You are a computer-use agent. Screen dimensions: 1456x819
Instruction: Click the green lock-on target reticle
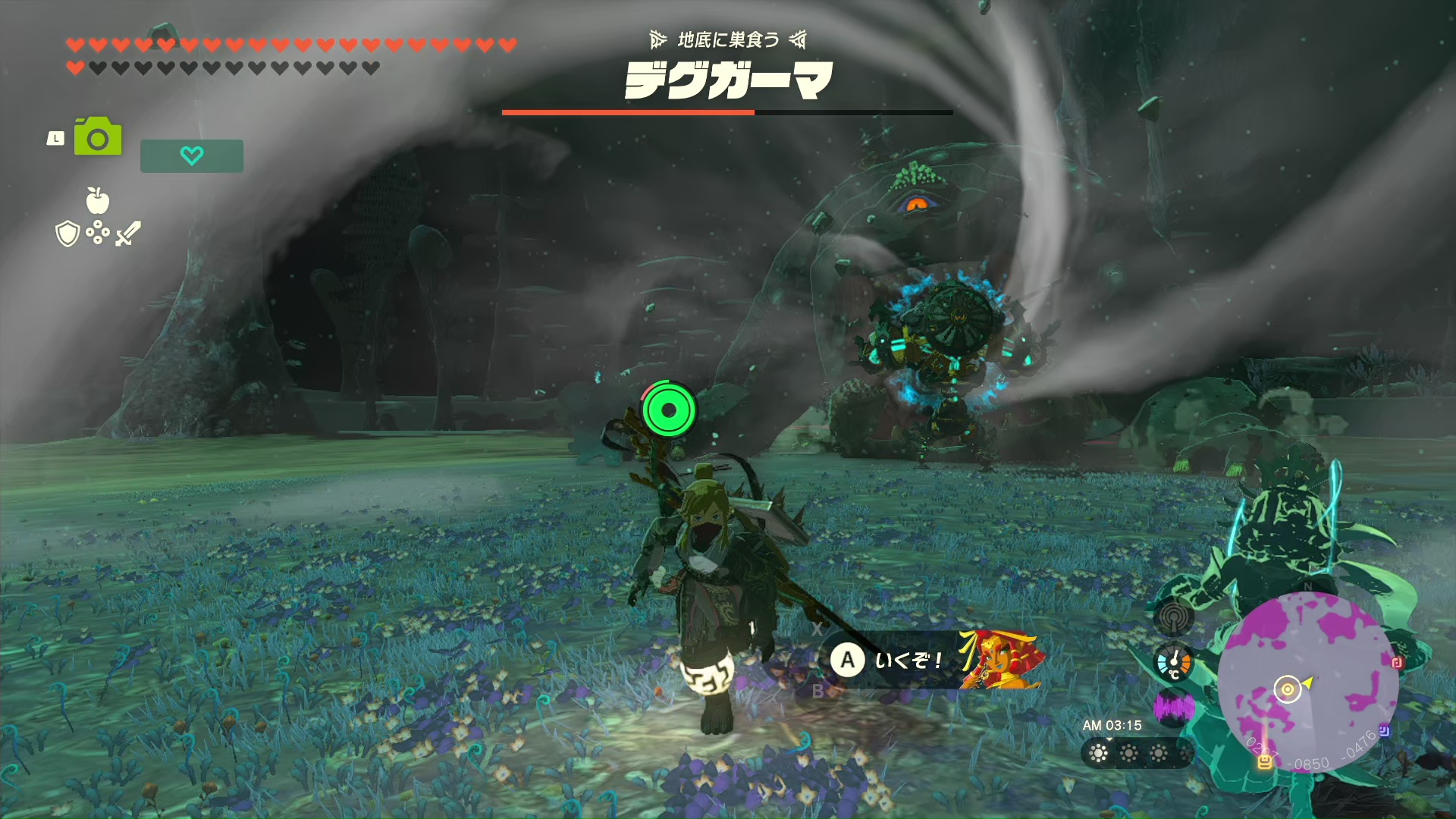coord(668,409)
